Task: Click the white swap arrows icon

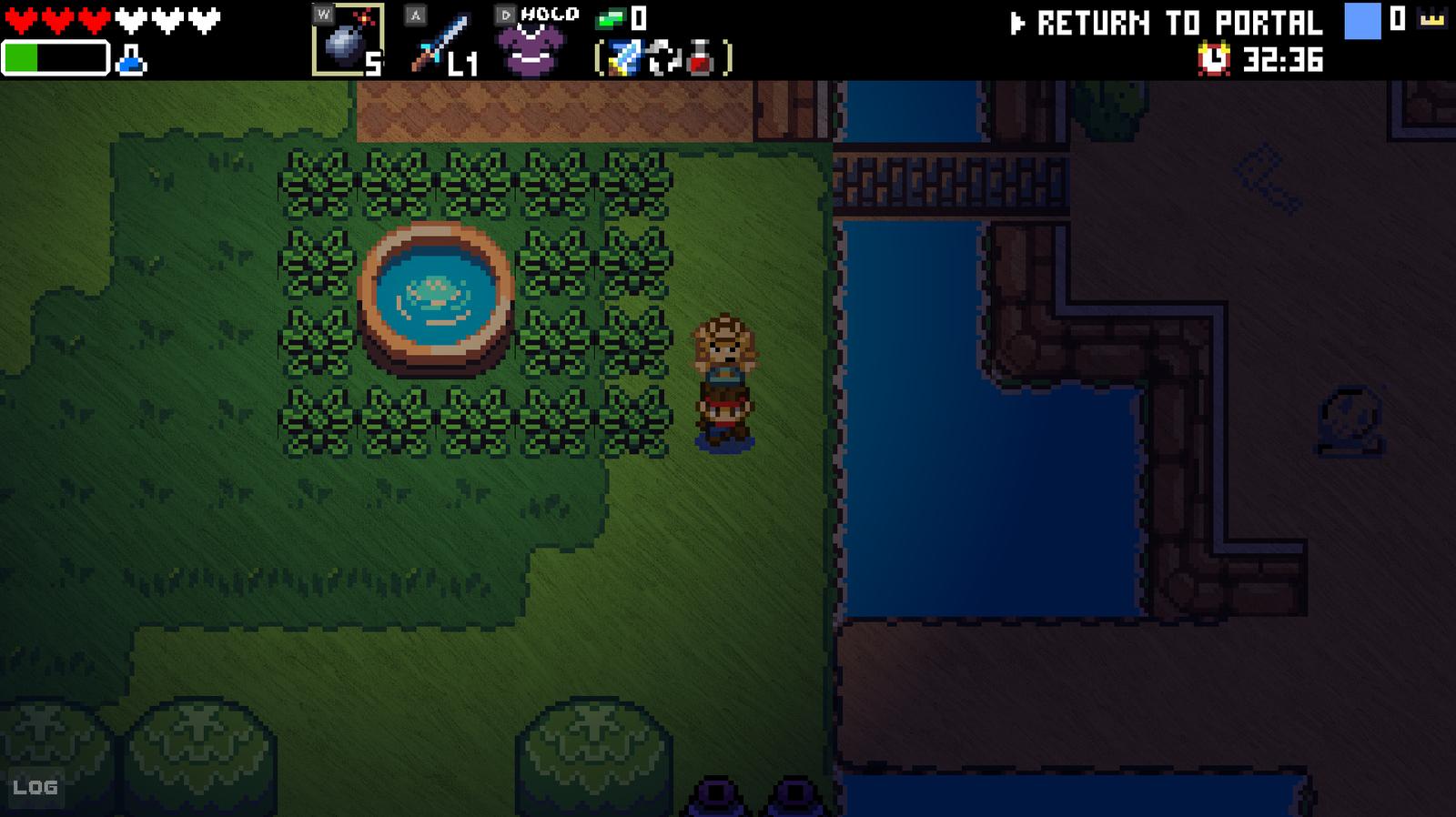Action: tap(662, 60)
